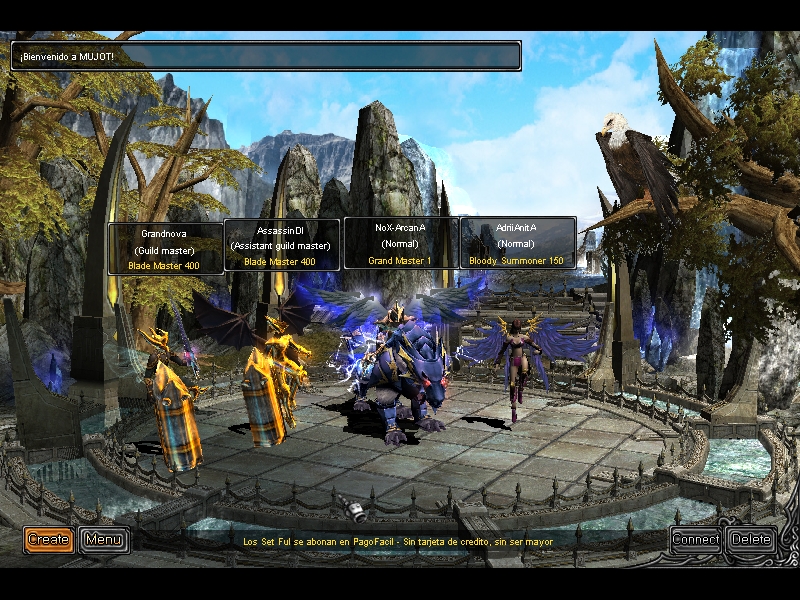Click the Create character button
The height and width of the screenshot is (600, 800).
tap(48, 540)
